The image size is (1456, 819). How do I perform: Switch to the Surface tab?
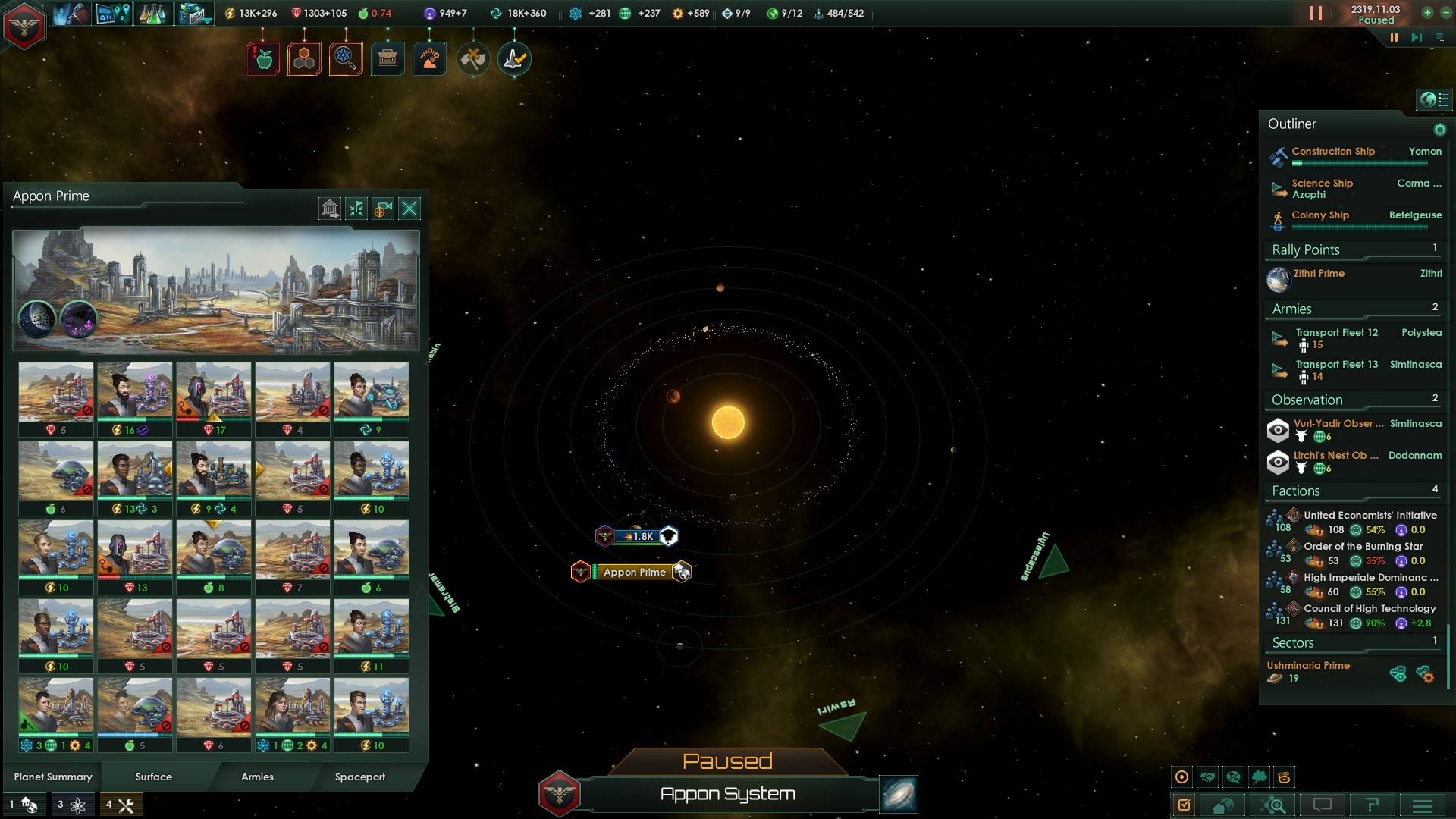154,777
